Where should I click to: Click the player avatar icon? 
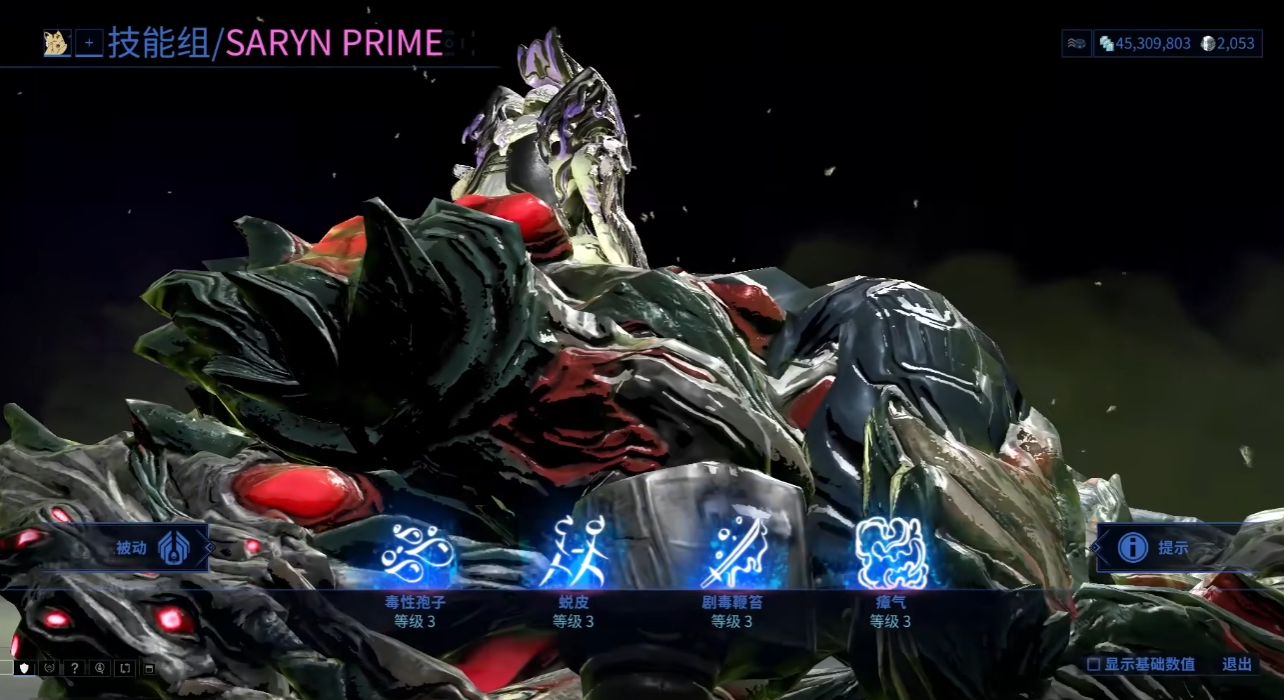tap(55, 43)
